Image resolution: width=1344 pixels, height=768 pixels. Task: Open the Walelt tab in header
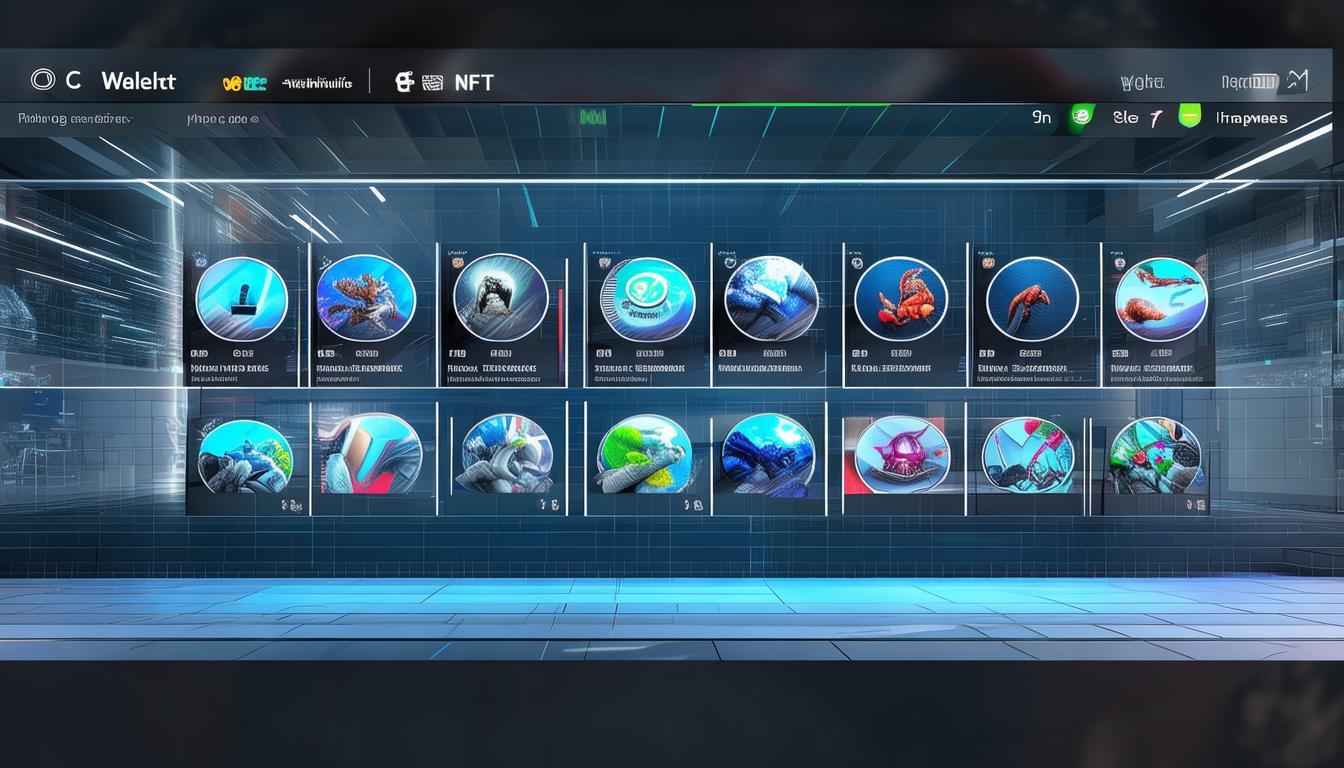138,82
